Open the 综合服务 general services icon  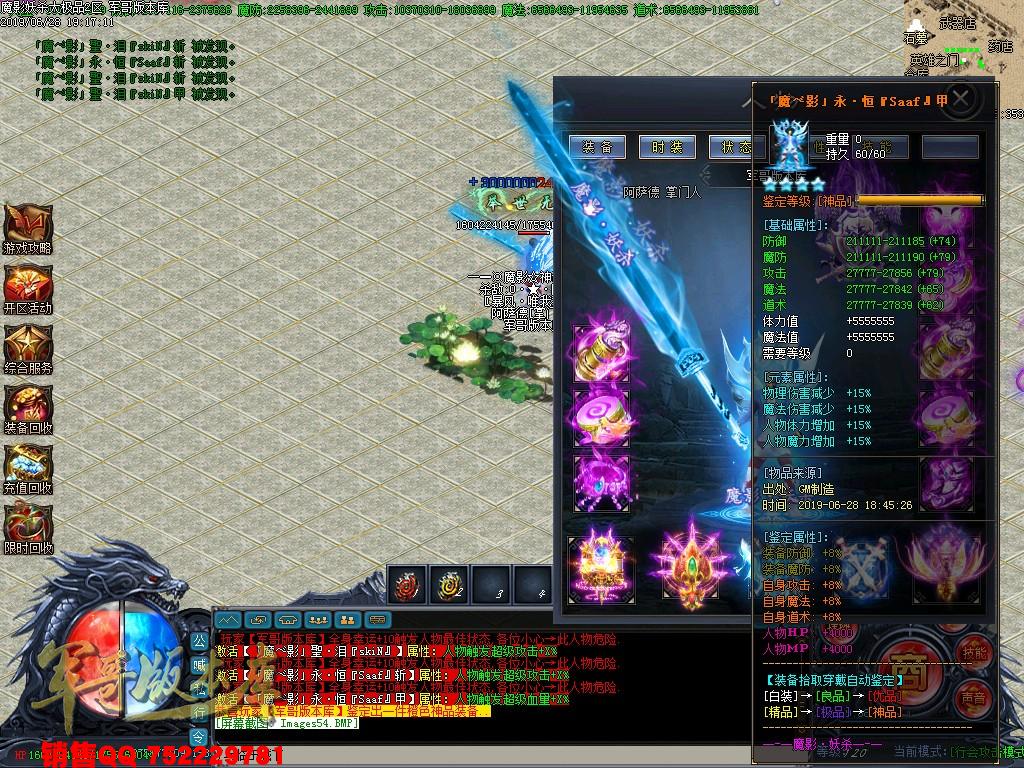(x=27, y=346)
